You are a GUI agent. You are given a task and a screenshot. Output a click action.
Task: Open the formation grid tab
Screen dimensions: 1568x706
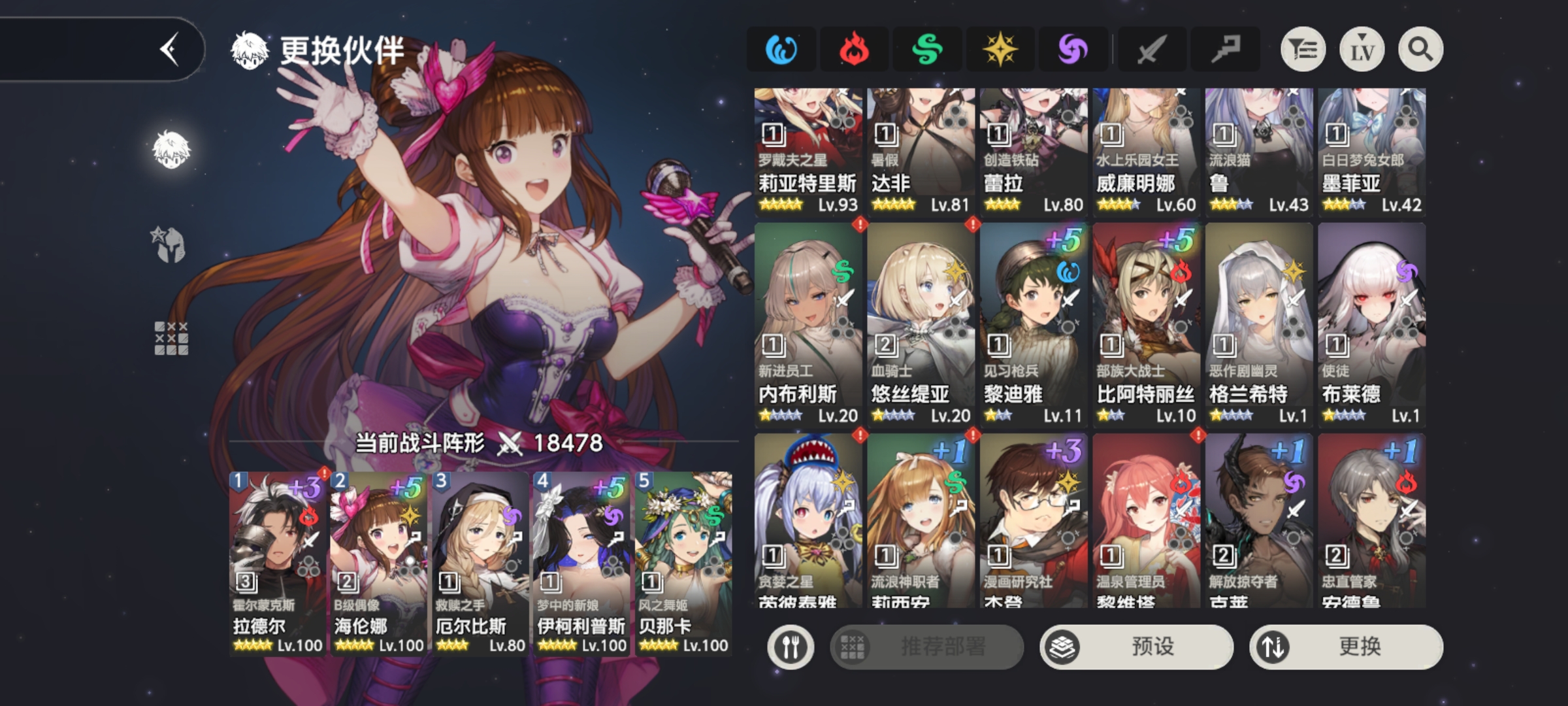pyautogui.click(x=171, y=339)
